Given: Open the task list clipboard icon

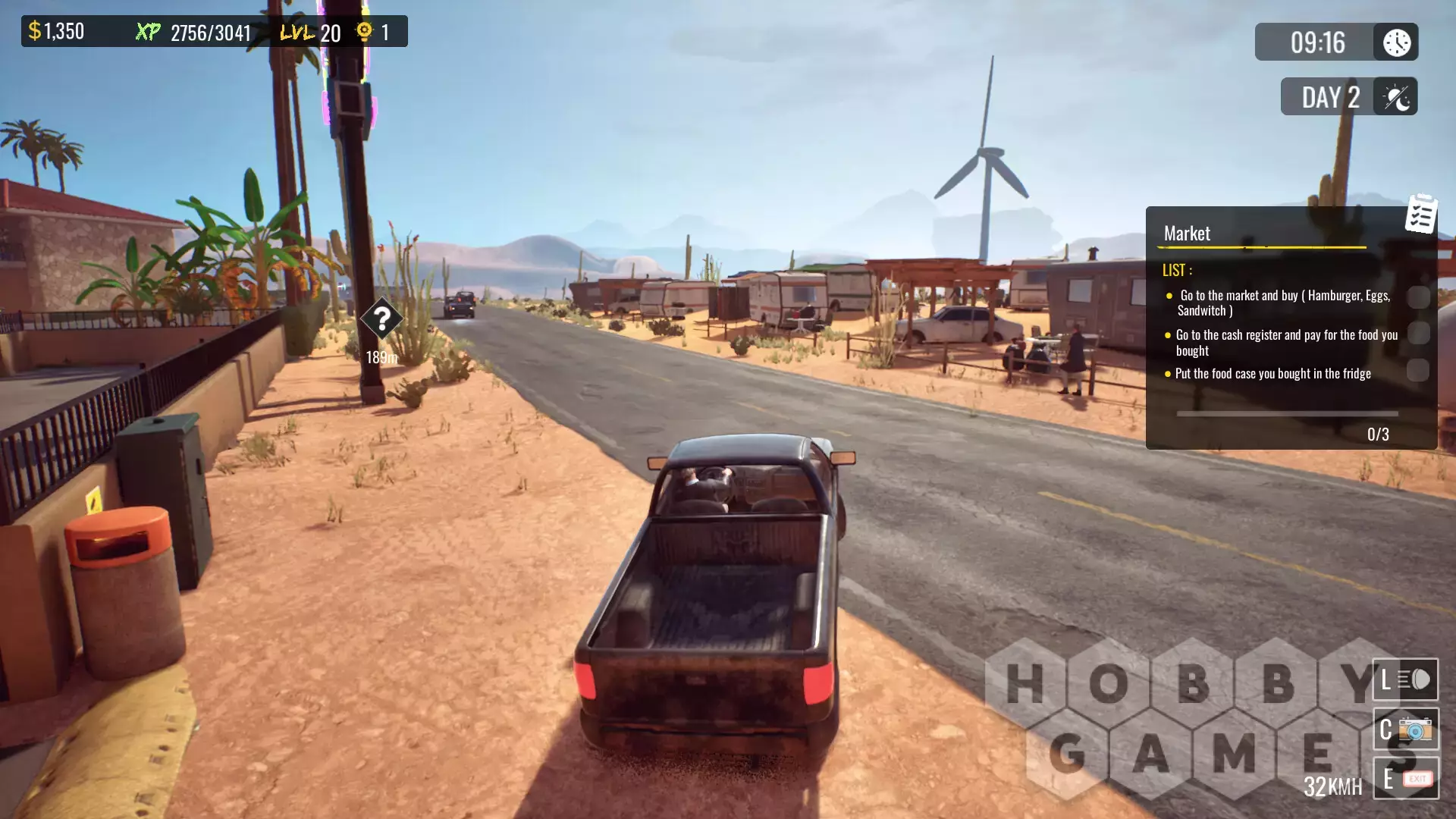Looking at the screenshot, I should [1421, 214].
